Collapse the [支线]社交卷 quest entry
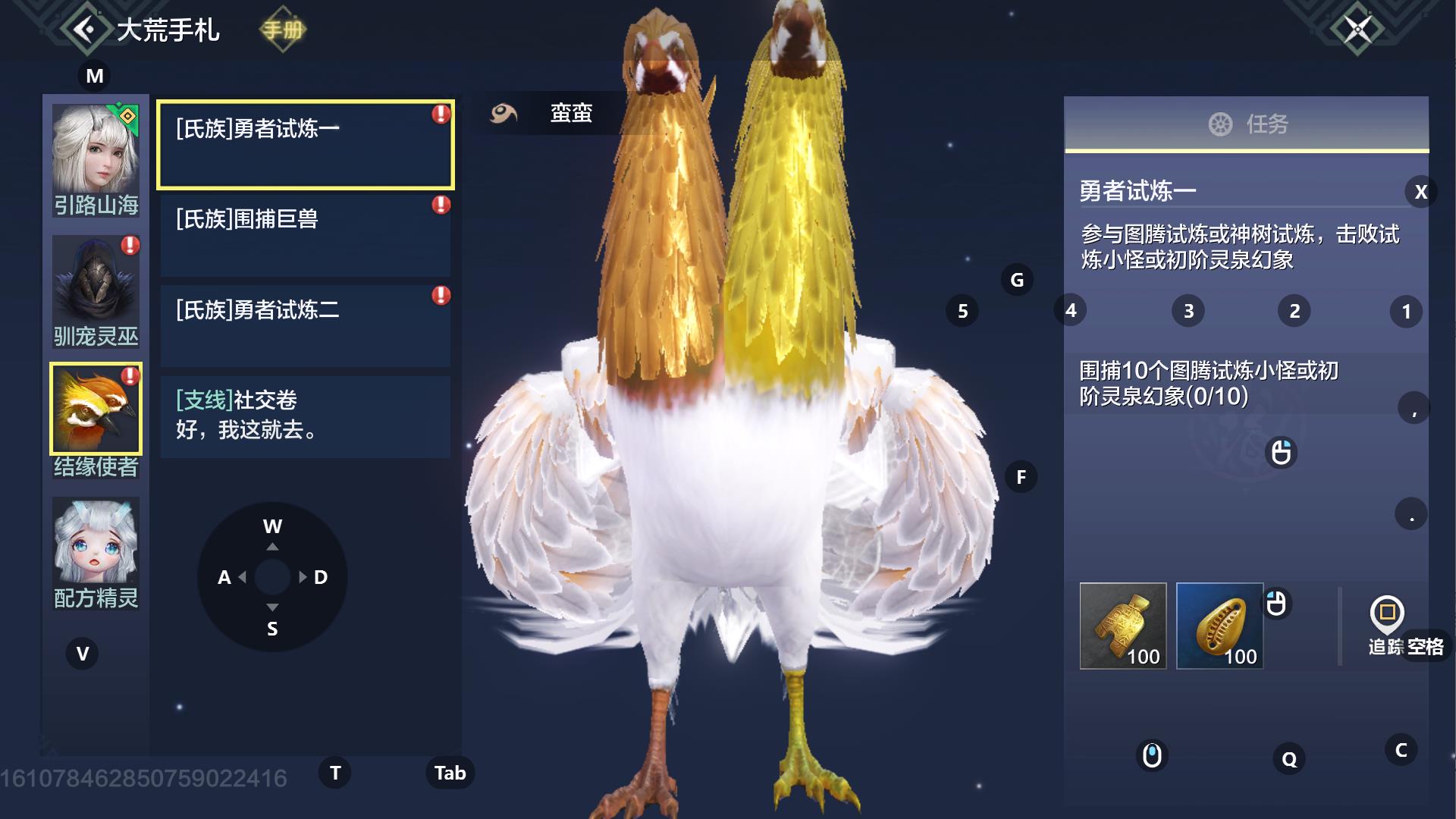The height and width of the screenshot is (819, 1456). pos(305,416)
